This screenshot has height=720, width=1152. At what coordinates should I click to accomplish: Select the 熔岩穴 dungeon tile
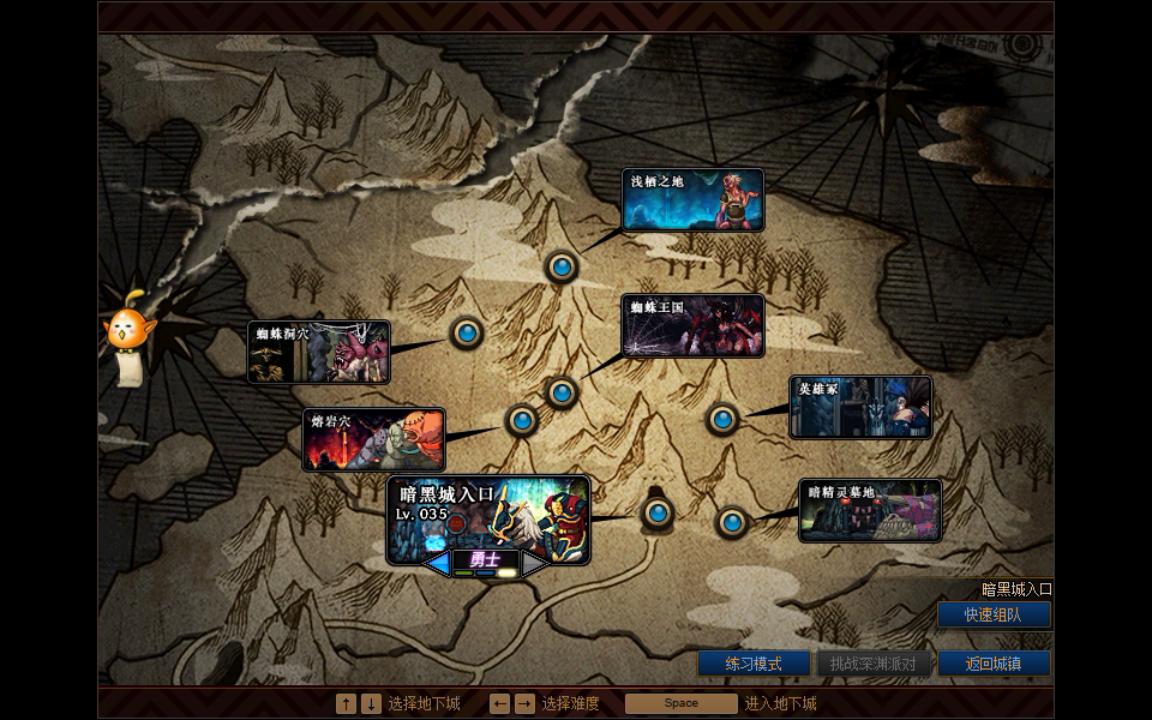(373, 439)
